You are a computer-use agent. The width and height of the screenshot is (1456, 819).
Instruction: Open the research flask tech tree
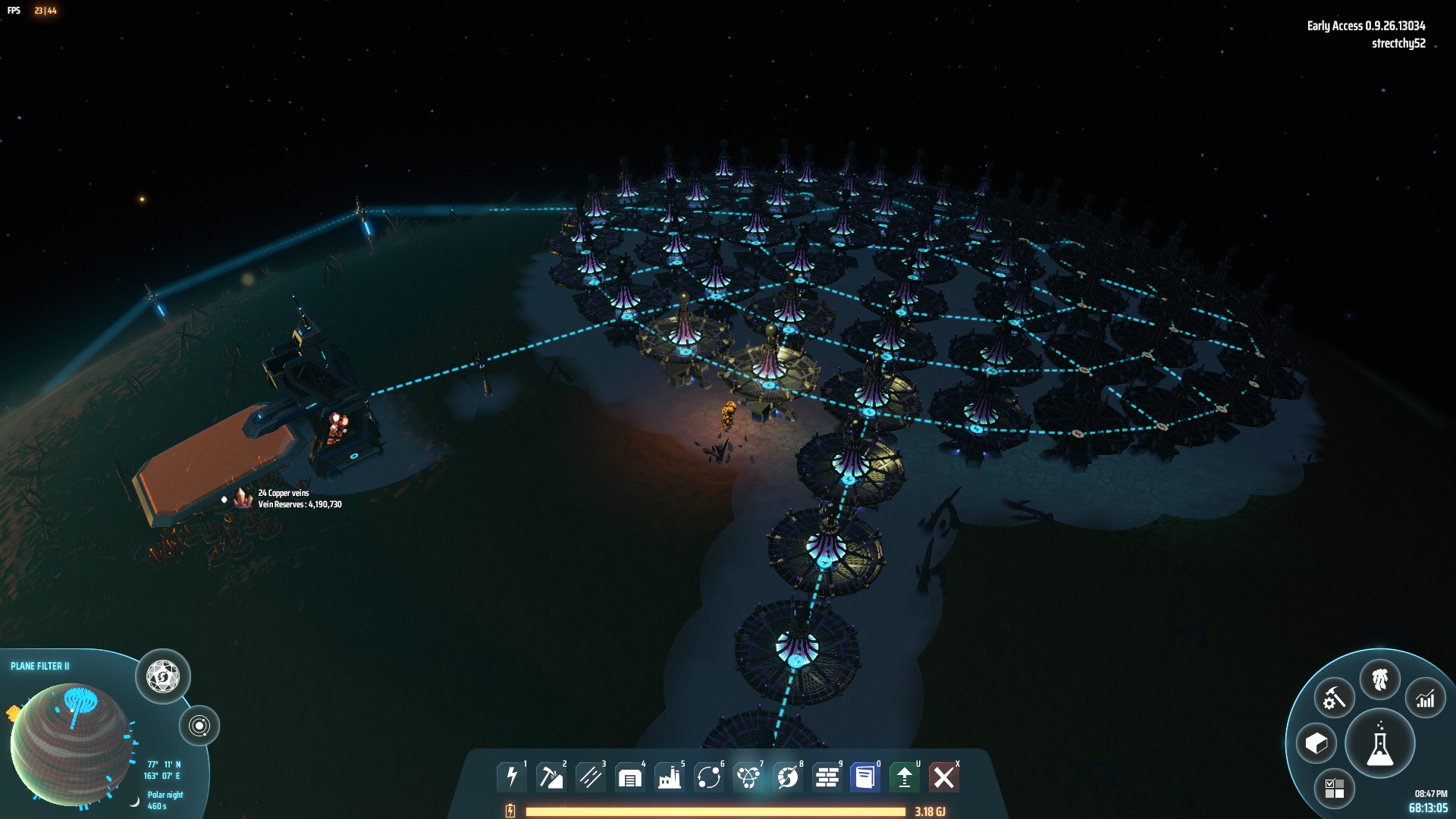[1379, 744]
